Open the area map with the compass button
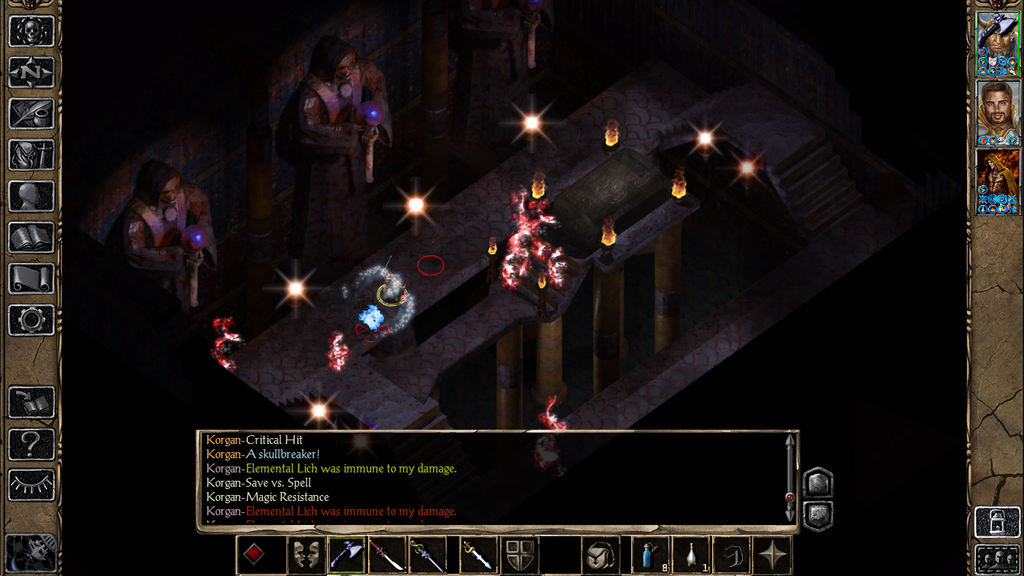The image size is (1024, 576). 31,72
